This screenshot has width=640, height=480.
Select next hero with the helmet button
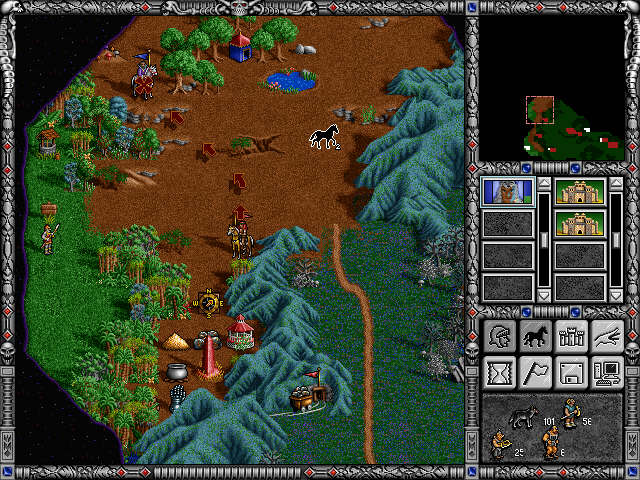click(x=498, y=337)
